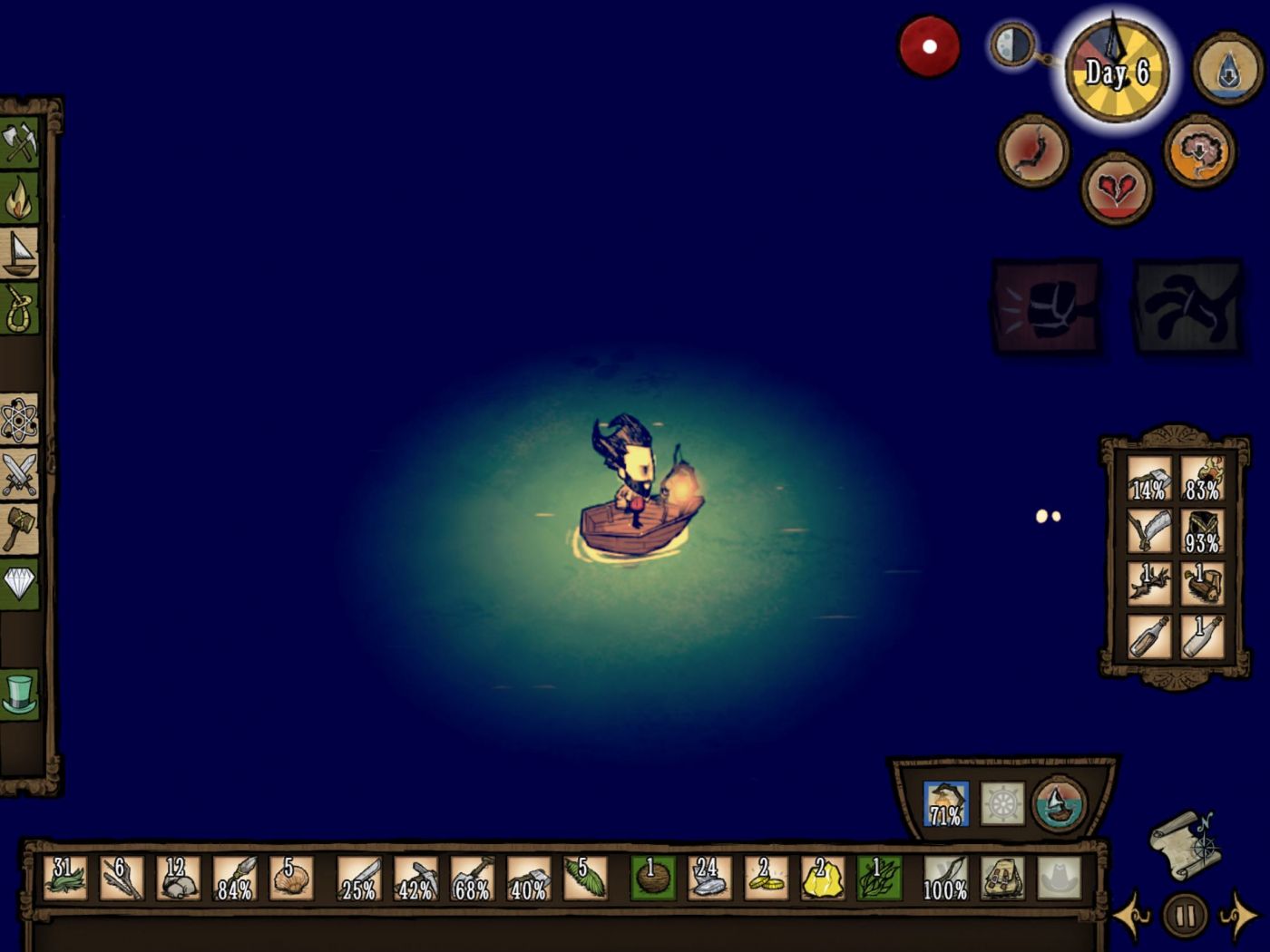The width and height of the screenshot is (1270, 952).
Task: Pause the game
Action: click(x=1185, y=916)
